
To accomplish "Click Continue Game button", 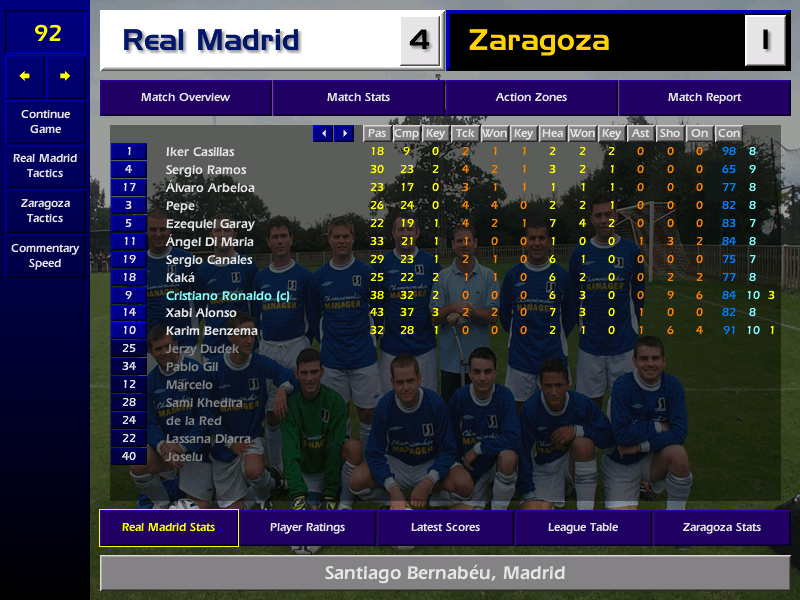I will point(45,122).
